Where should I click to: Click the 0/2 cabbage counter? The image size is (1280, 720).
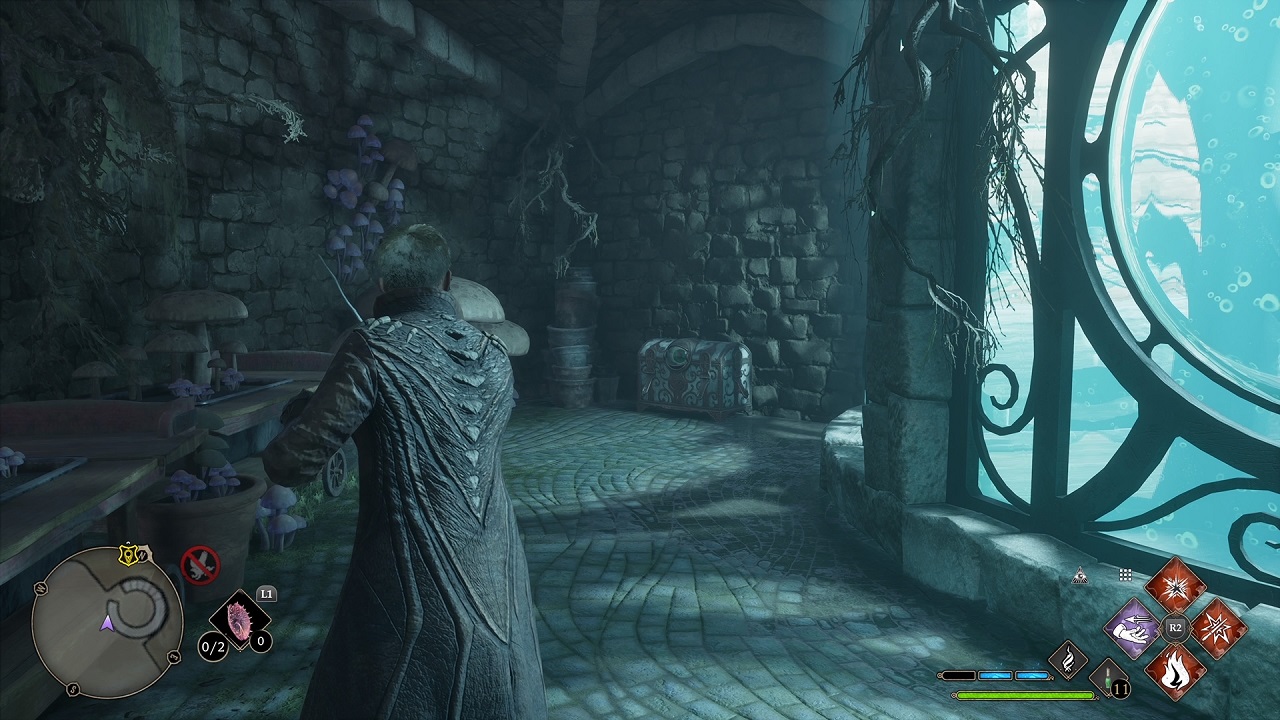tap(213, 646)
